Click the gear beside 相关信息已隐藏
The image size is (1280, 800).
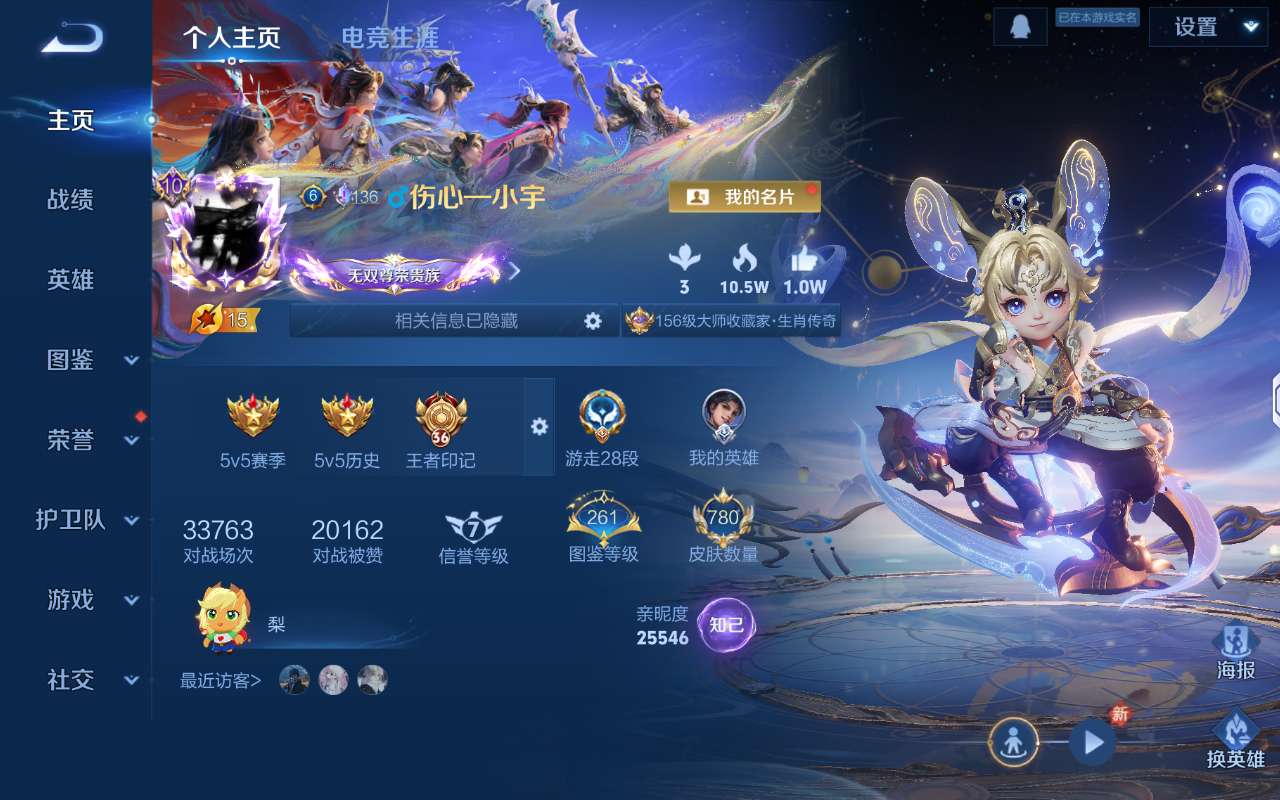tap(593, 321)
